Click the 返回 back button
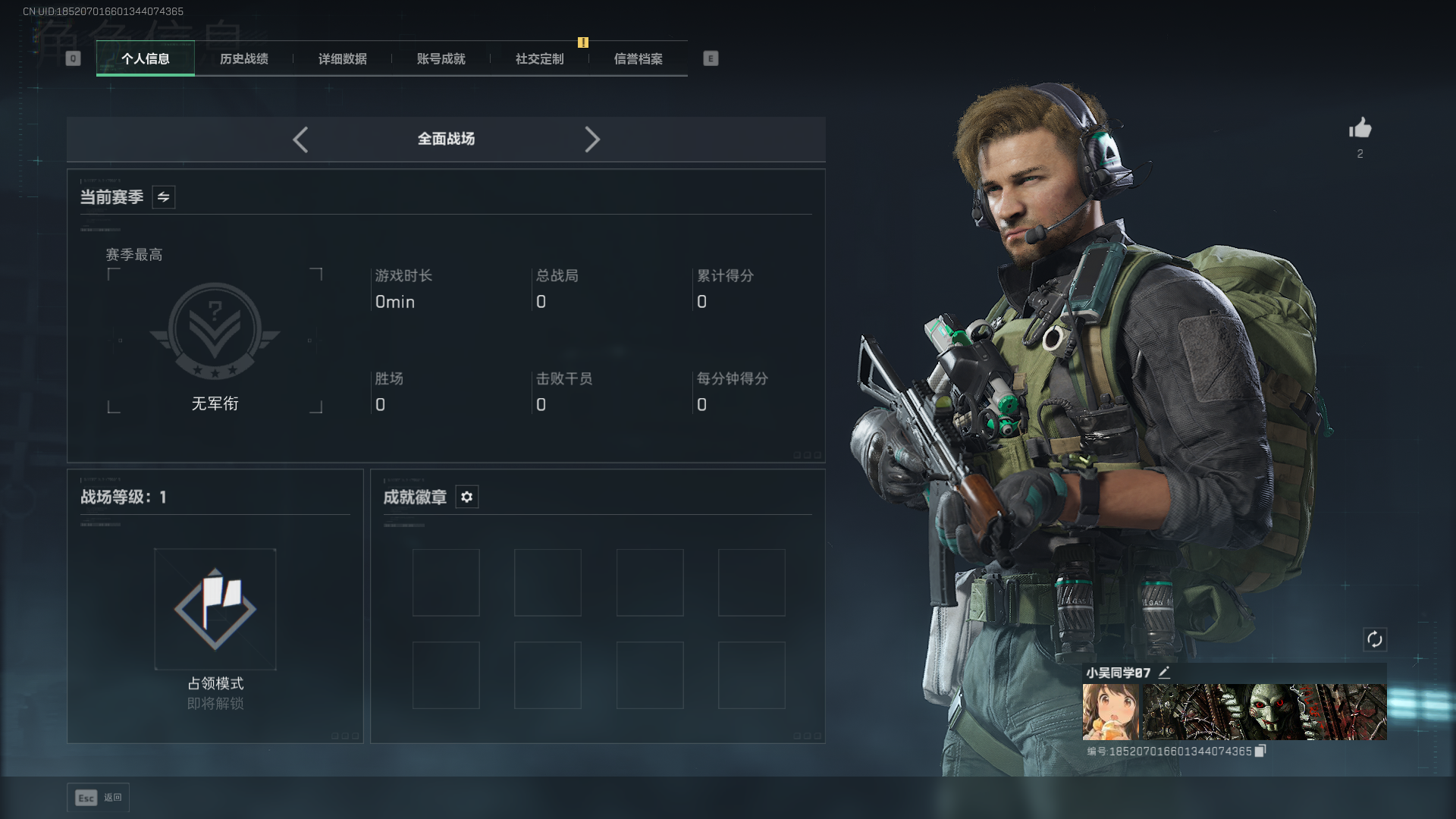The height and width of the screenshot is (819, 1456). point(99,797)
